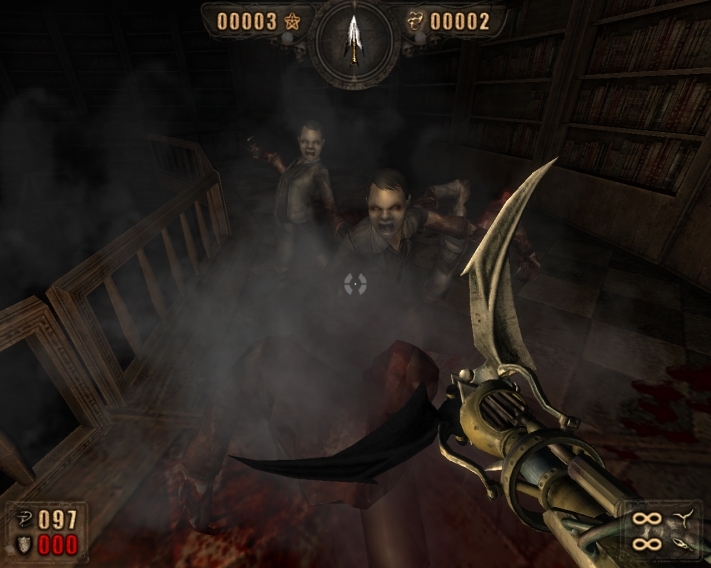Click the dart-shaped secondary fire icon
Image resolution: width=711 pixels, height=568 pixels.
pyautogui.click(x=685, y=544)
